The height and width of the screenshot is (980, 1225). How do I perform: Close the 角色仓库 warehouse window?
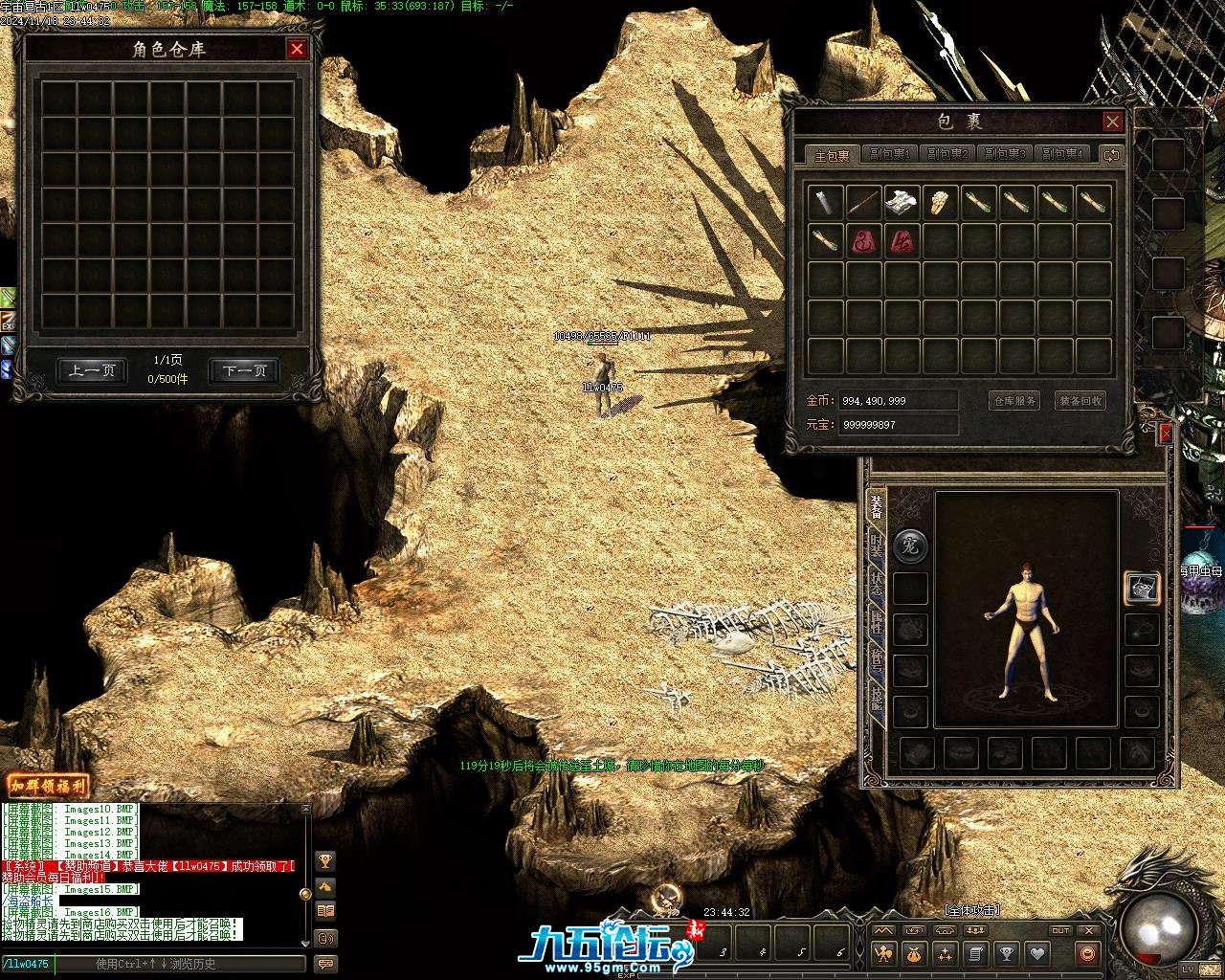tap(297, 49)
